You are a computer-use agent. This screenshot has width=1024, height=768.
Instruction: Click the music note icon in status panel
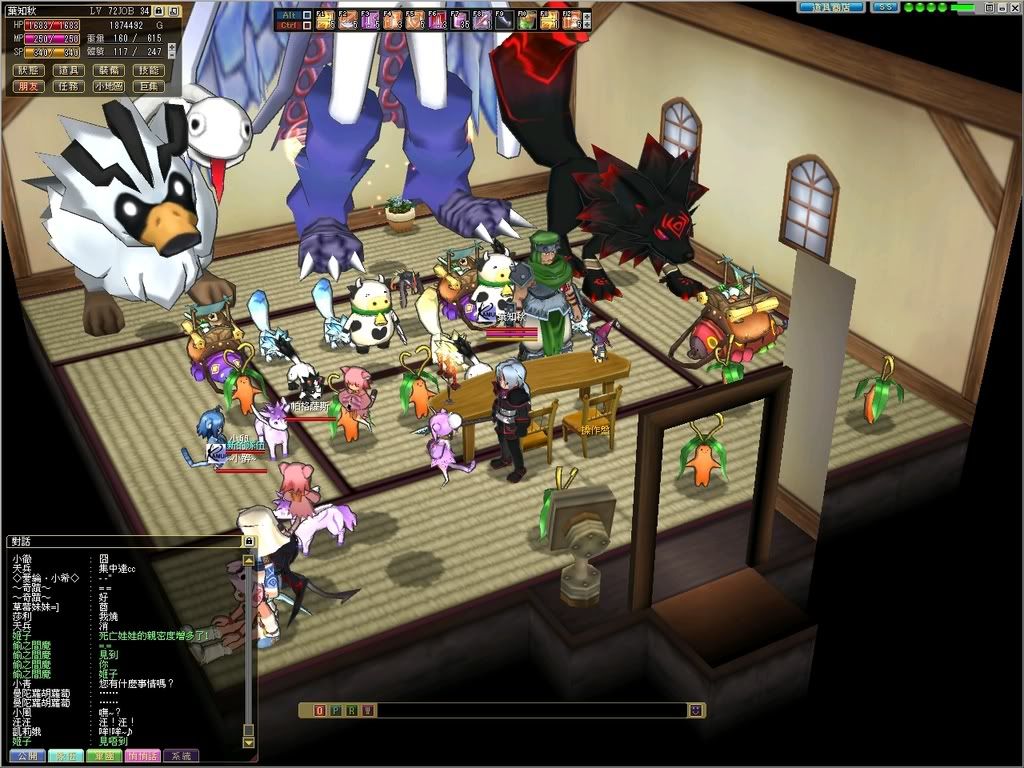[x=173, y=10]
